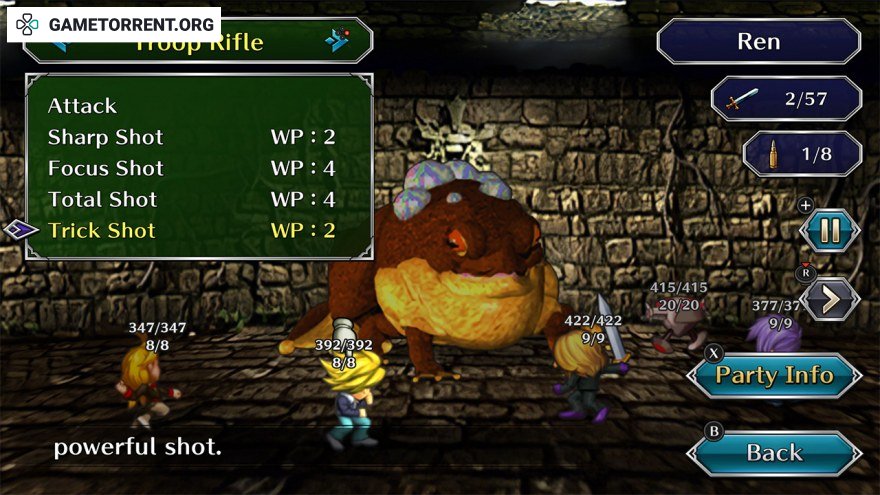880x495 pixels.
Task: Tap the right chevron arrow button
Action: 830,298
